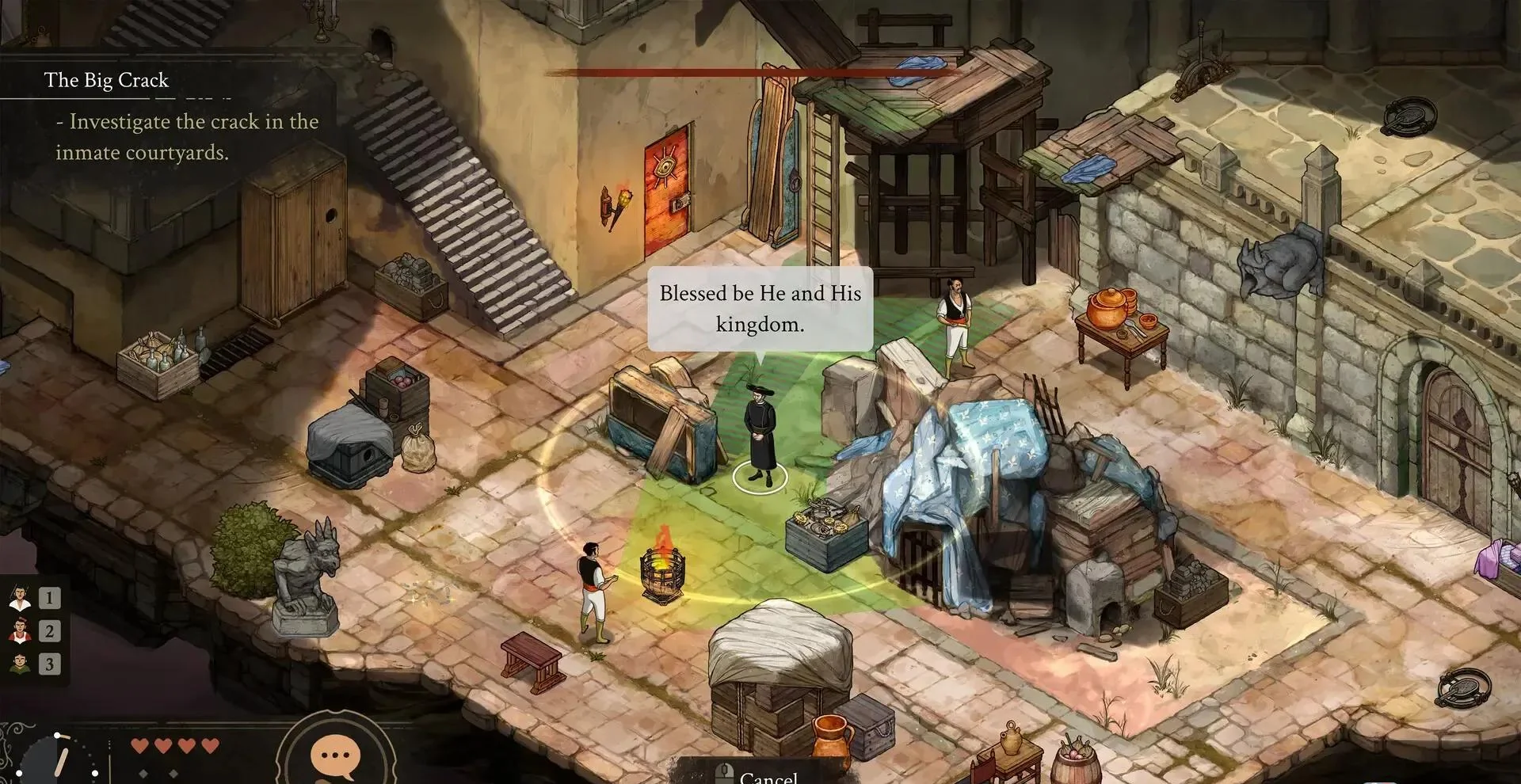Switch to party member number 2

[21, 631]
